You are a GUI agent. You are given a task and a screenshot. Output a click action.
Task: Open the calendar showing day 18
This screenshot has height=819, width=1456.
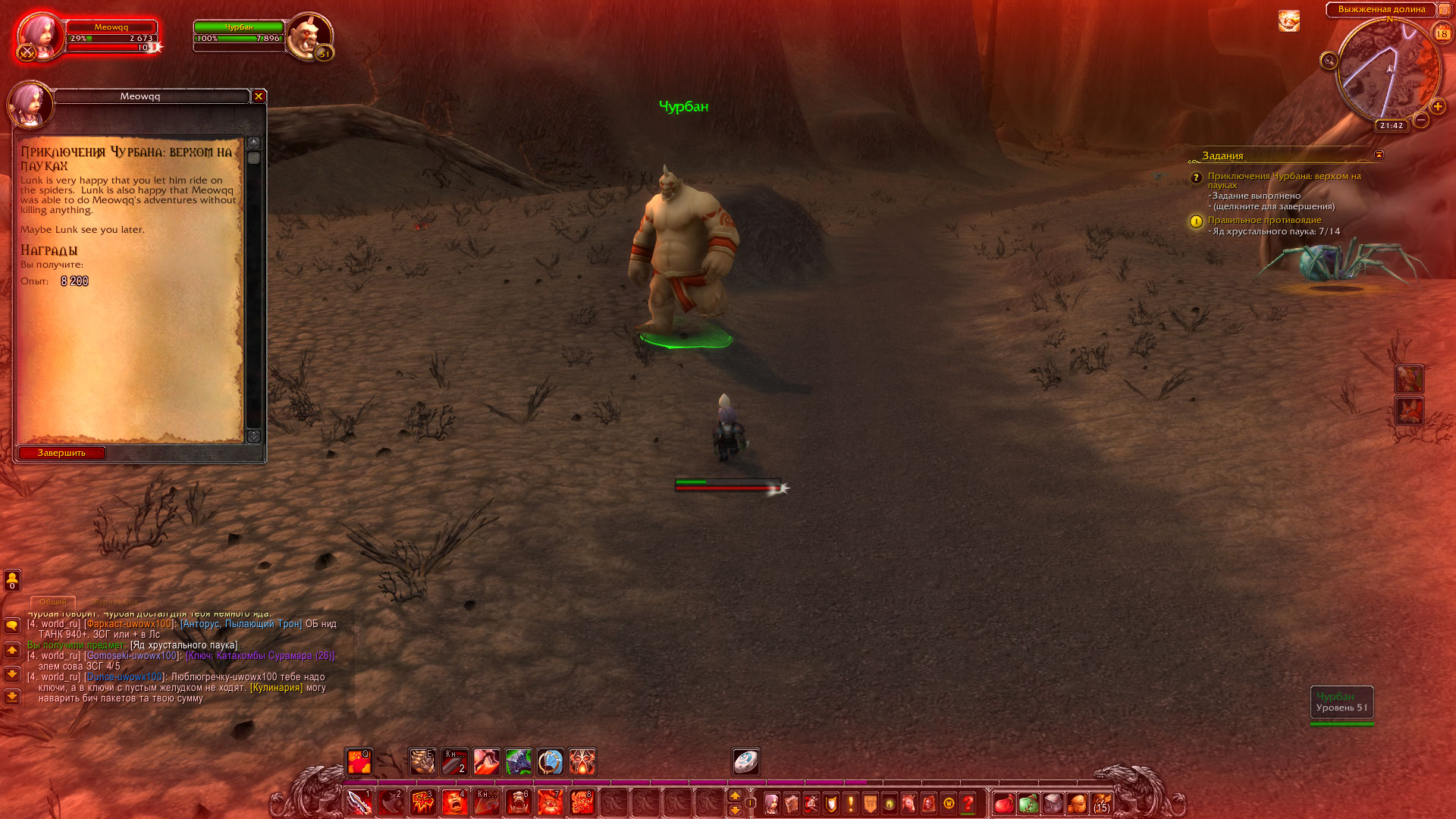tap(1442, 33)
